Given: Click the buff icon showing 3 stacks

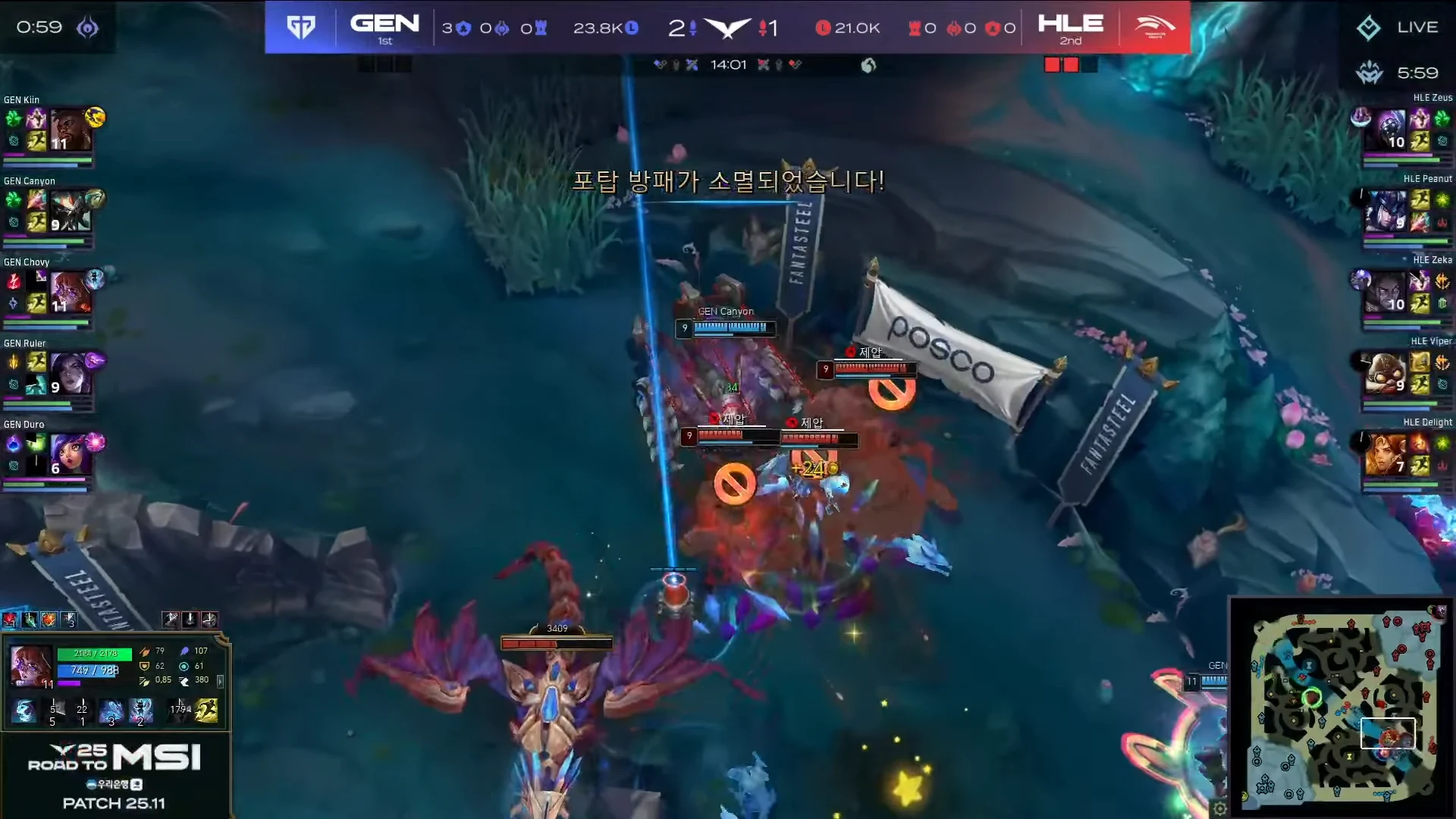Looking at the screenshot, I should coord(69,621).
